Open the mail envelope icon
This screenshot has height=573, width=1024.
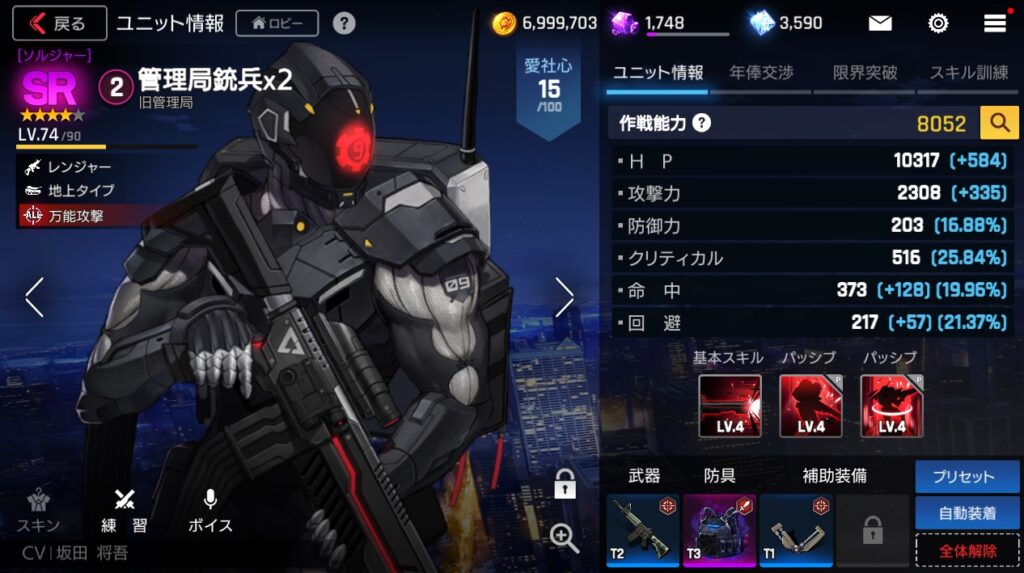pyautogui.click(x=880, y=23)
